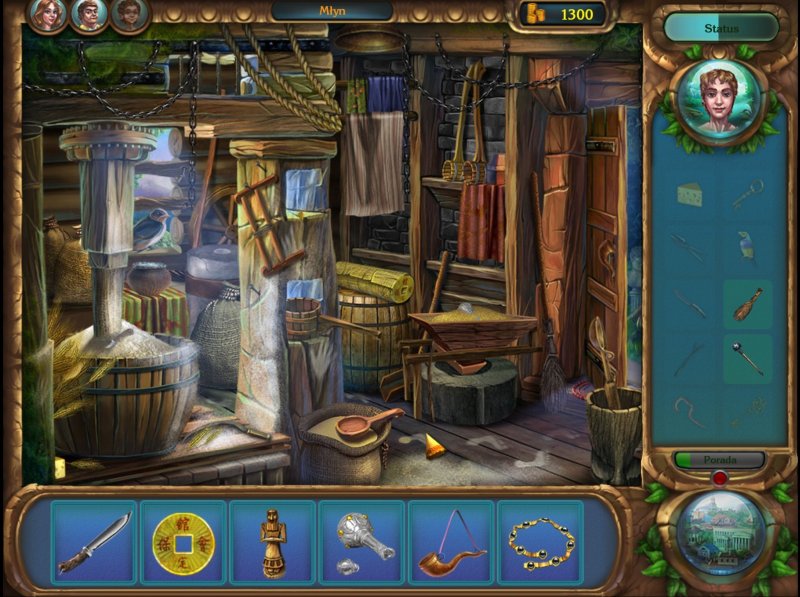The image size is (800, 597).
Task: Click the boy's portrait in the side panel
Action: pyautogui.click(x=719, y=100)
